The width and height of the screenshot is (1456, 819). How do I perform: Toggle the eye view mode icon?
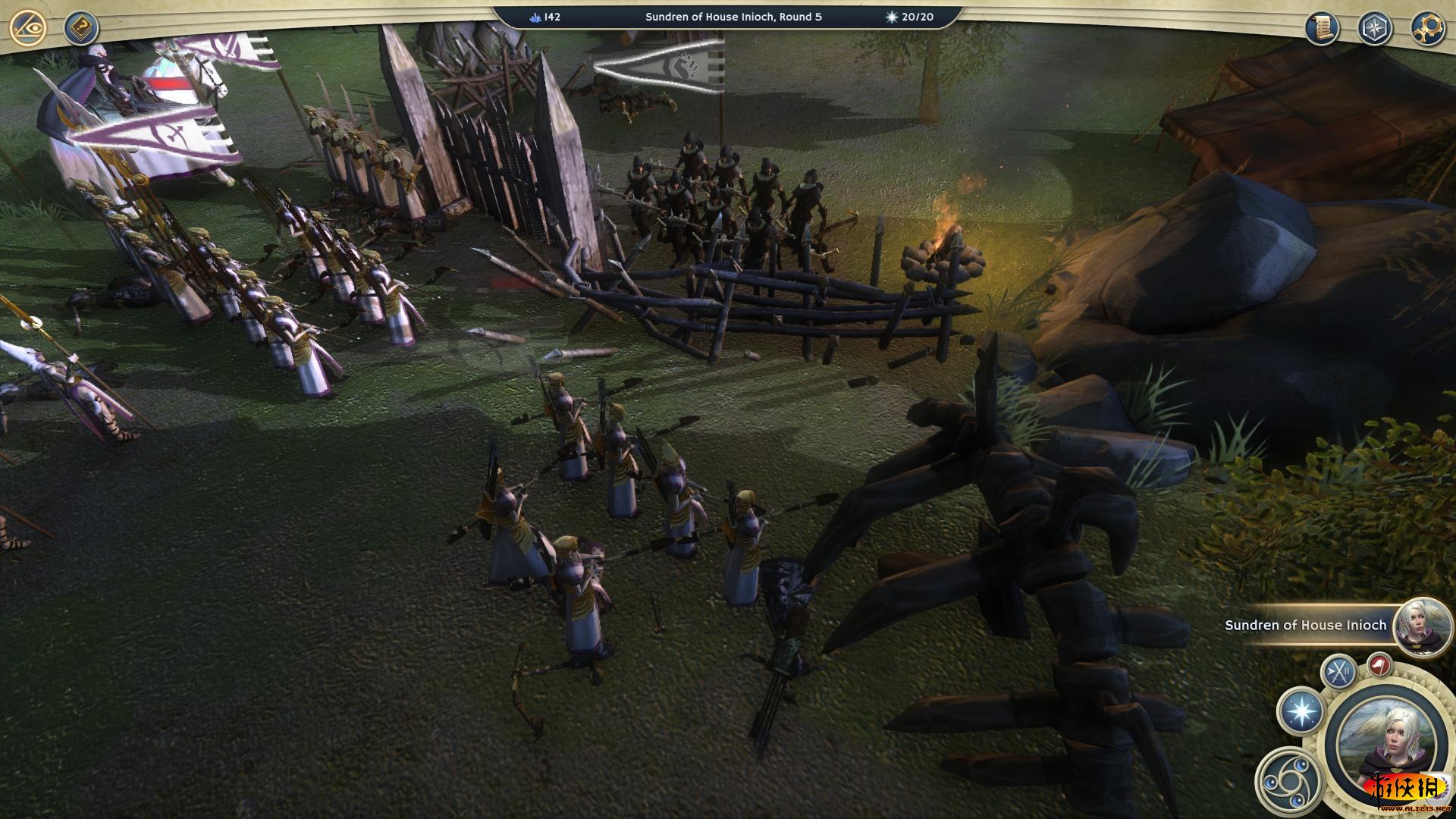click(x=29, y=29)
